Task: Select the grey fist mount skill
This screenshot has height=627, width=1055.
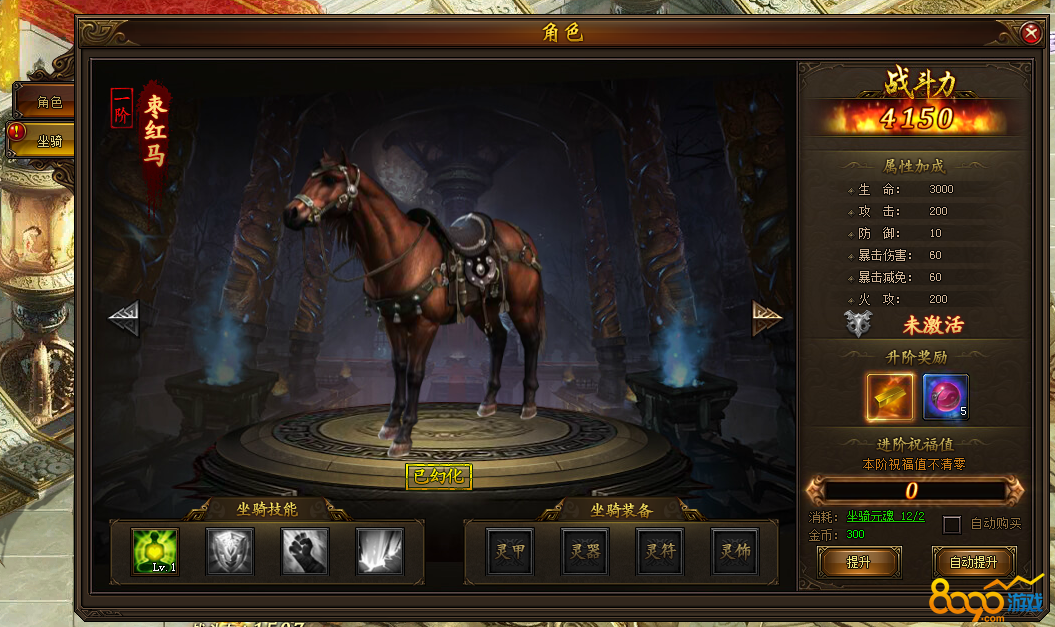Action: pos(305,551)
